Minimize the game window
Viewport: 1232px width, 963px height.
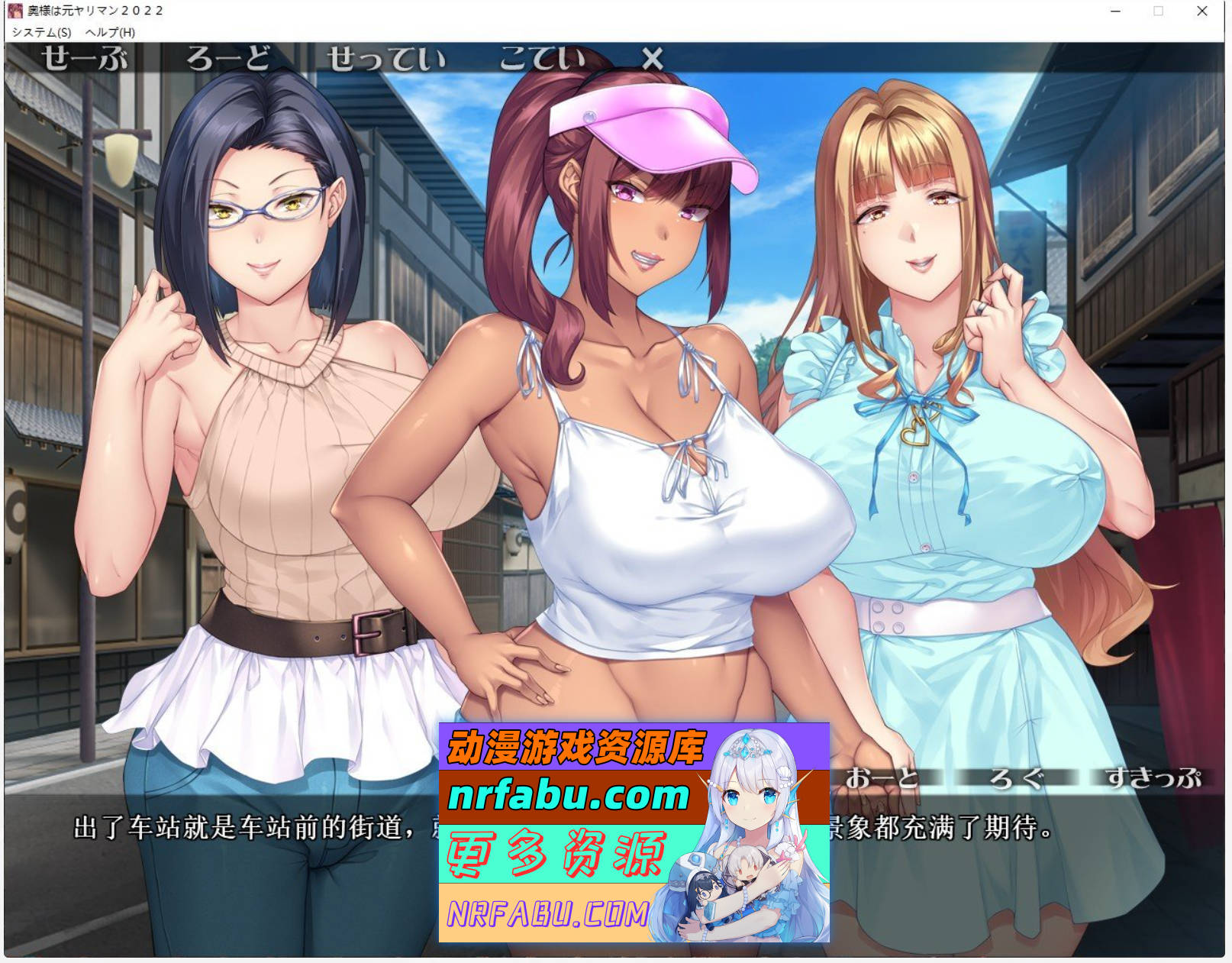(x=1115, y=11)
